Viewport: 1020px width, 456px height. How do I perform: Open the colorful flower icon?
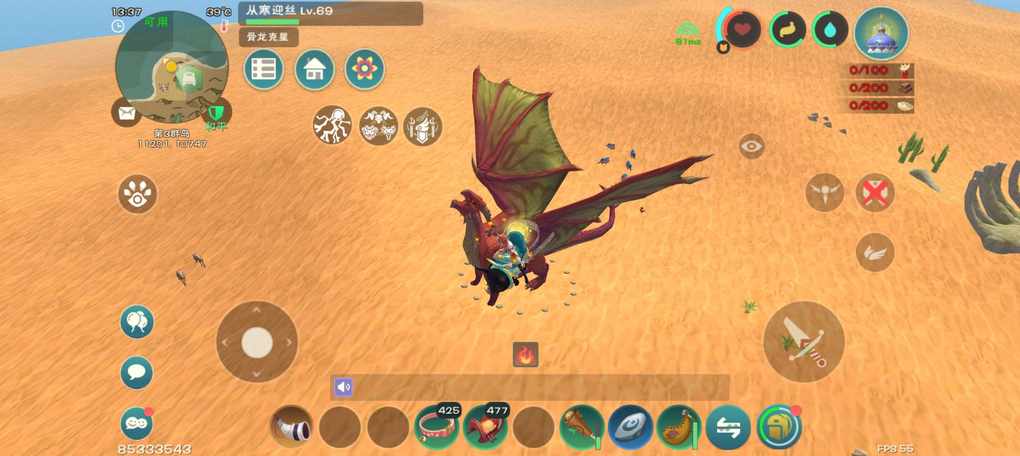pos(365,70)
